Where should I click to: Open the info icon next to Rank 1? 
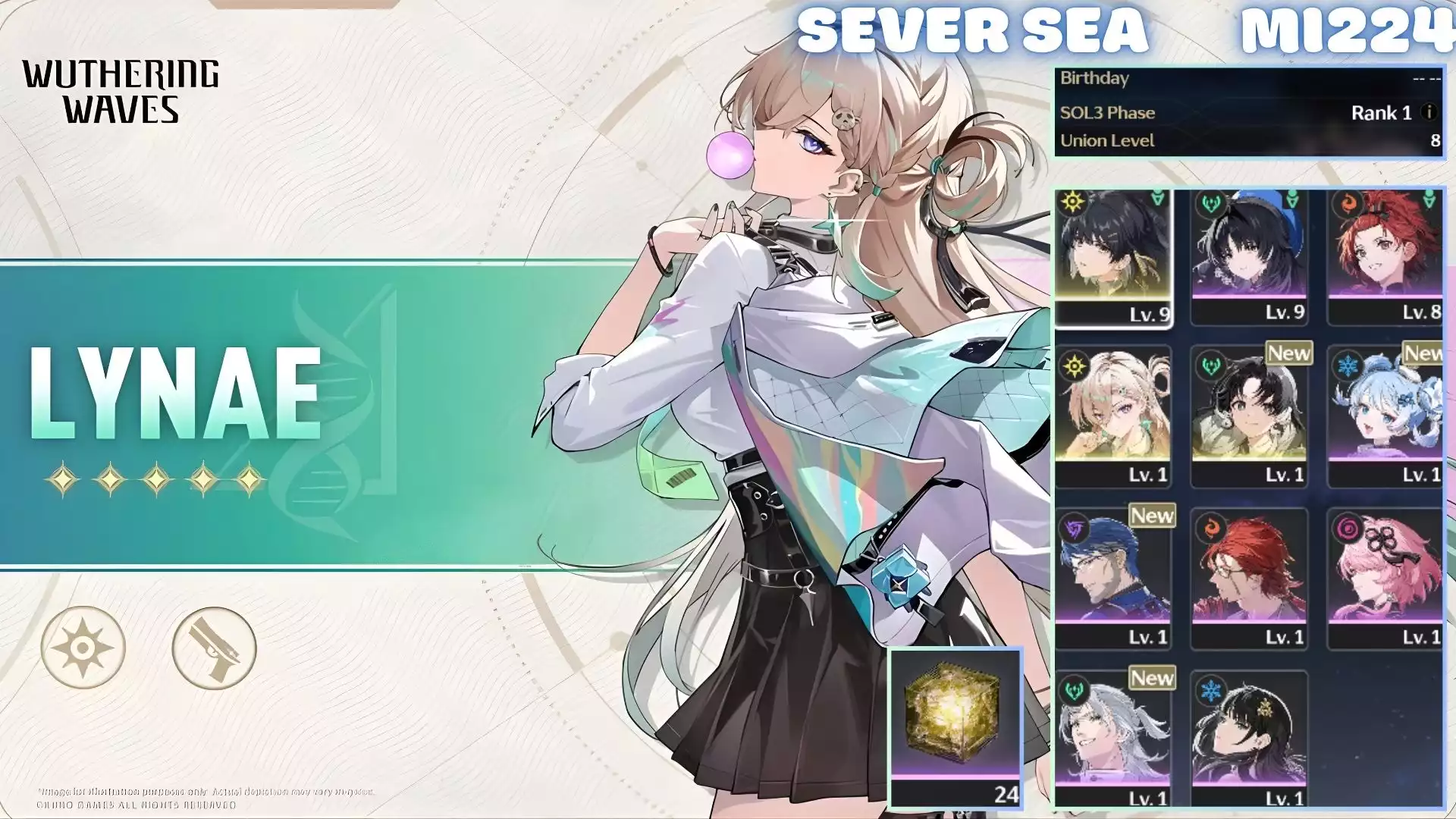(1430, 112)
